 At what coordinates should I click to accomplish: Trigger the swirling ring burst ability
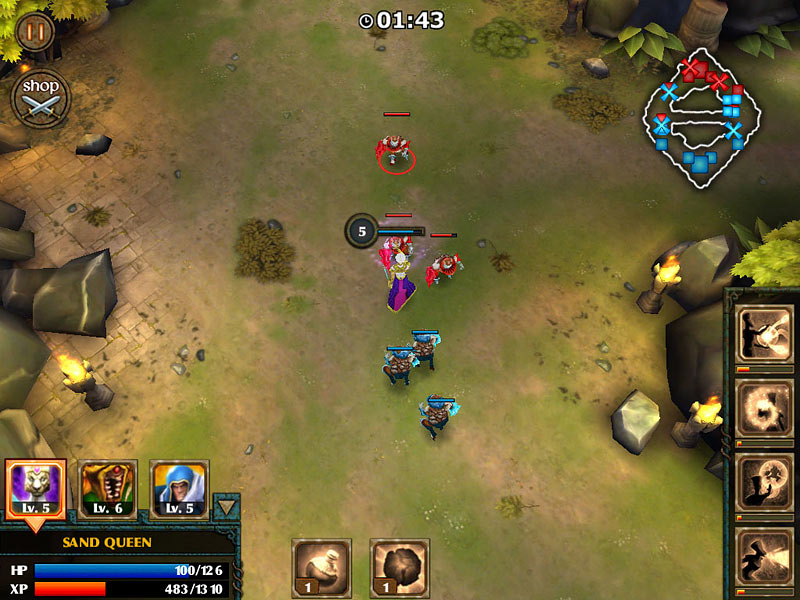(765, 408)
